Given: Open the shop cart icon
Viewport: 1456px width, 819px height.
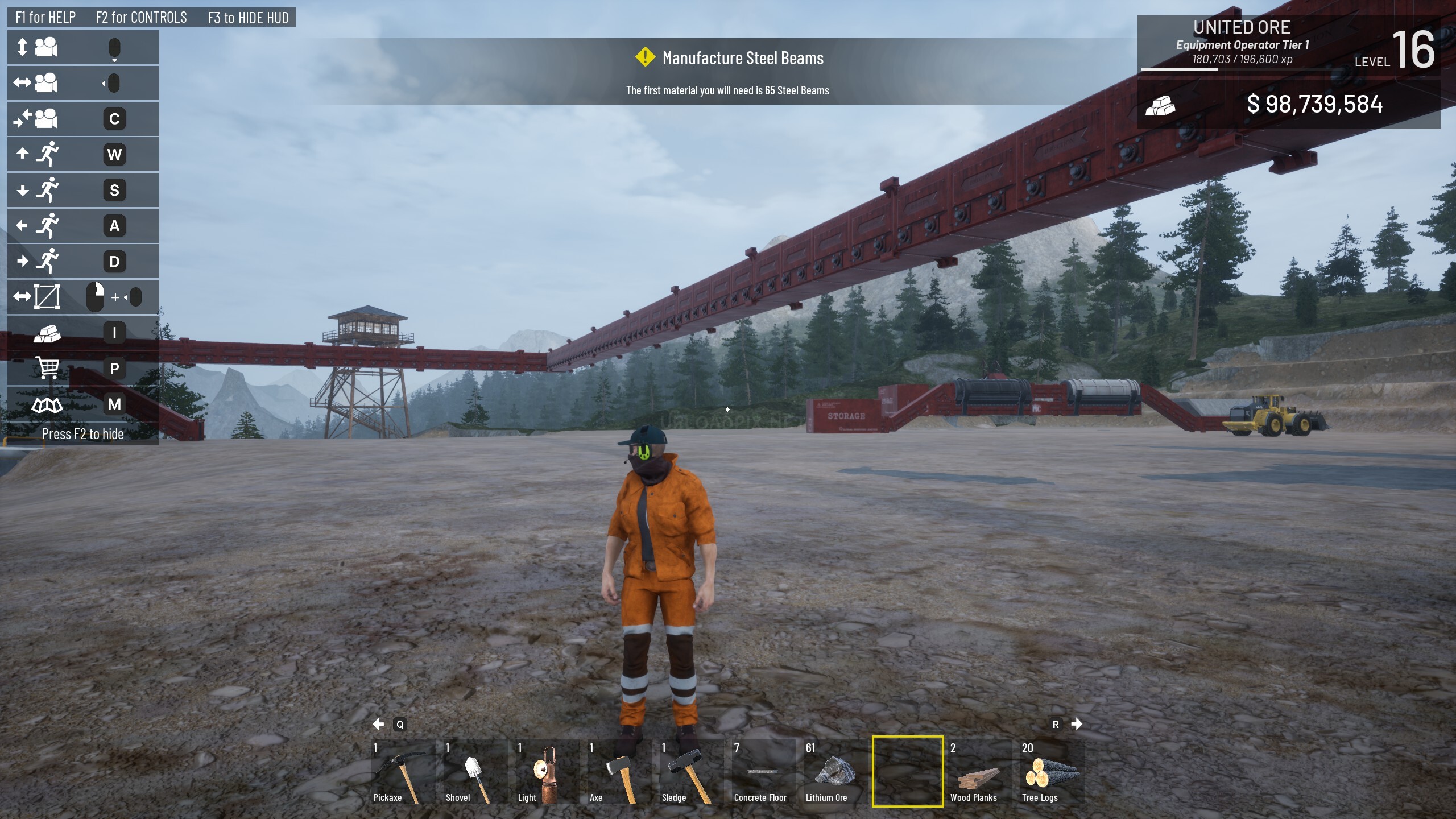Looking at the screenshot, I should pyautogui.click(x=47, y=368).
